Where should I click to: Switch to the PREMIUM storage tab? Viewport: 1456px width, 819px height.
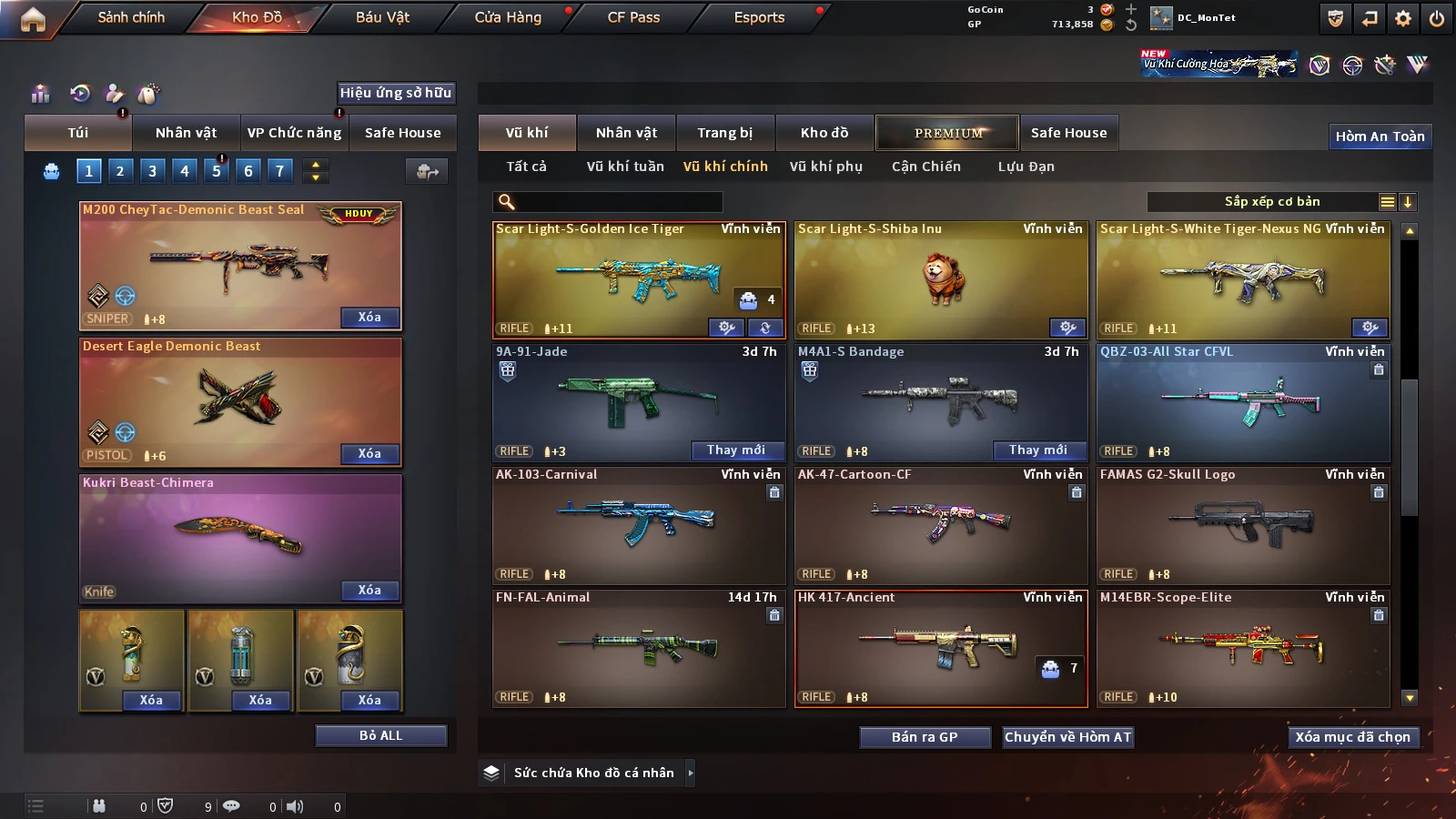pos(947,133)
